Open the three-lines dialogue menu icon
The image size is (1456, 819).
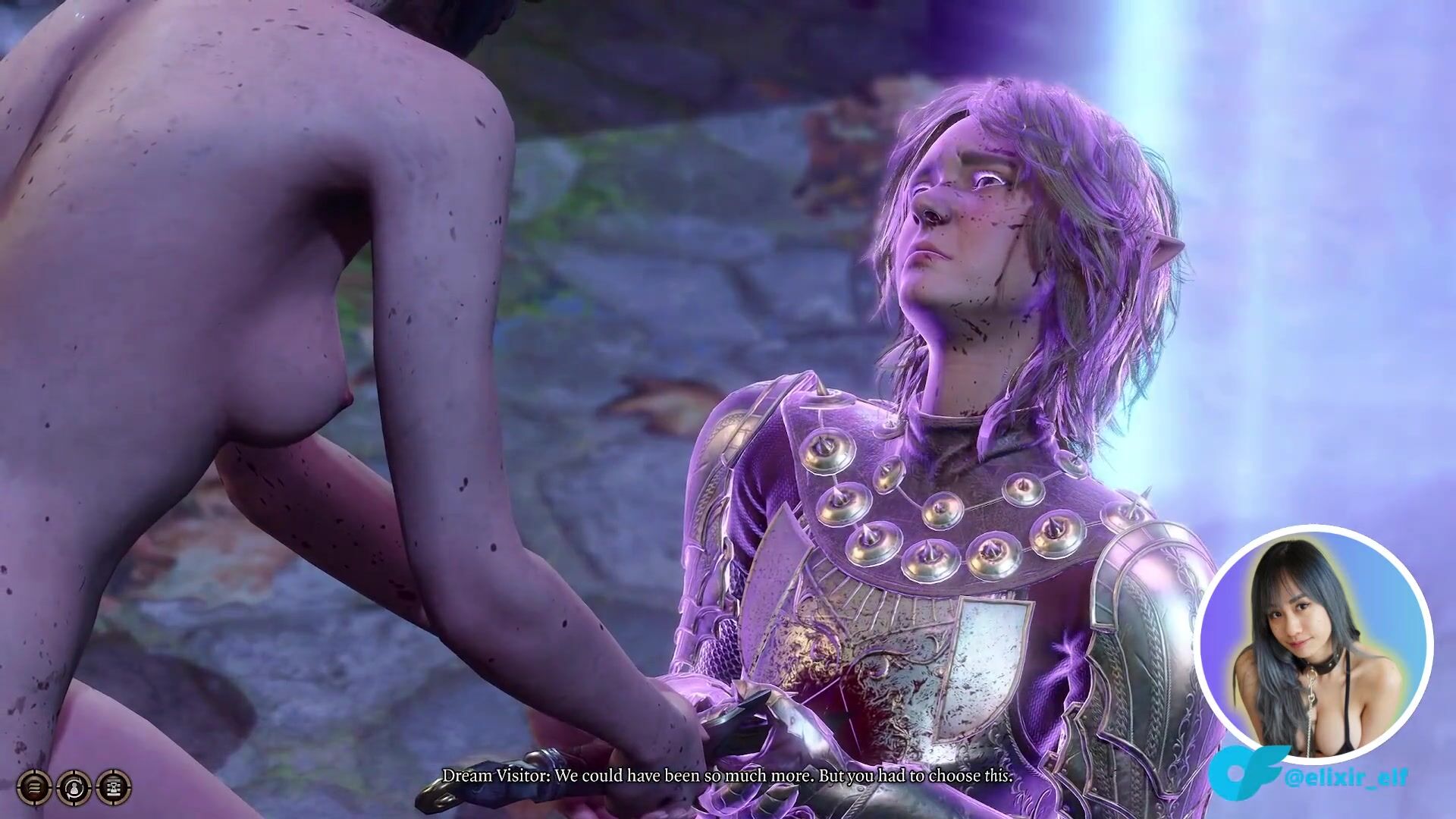click(34, 787)
